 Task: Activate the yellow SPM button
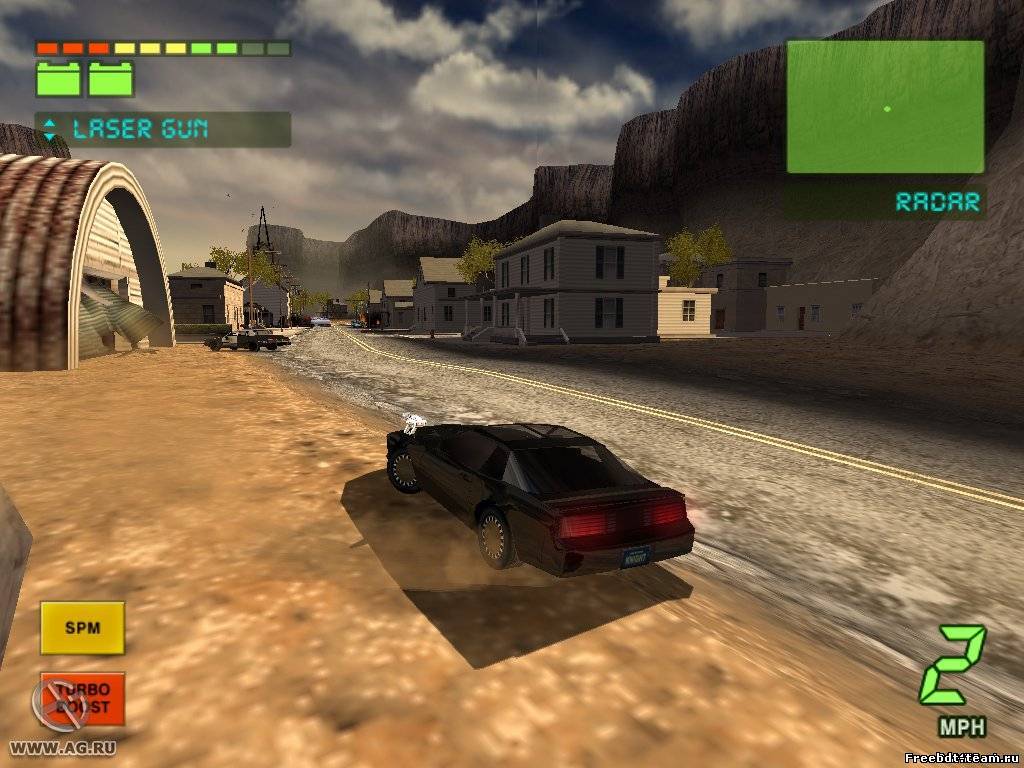[x=82, y=628]
